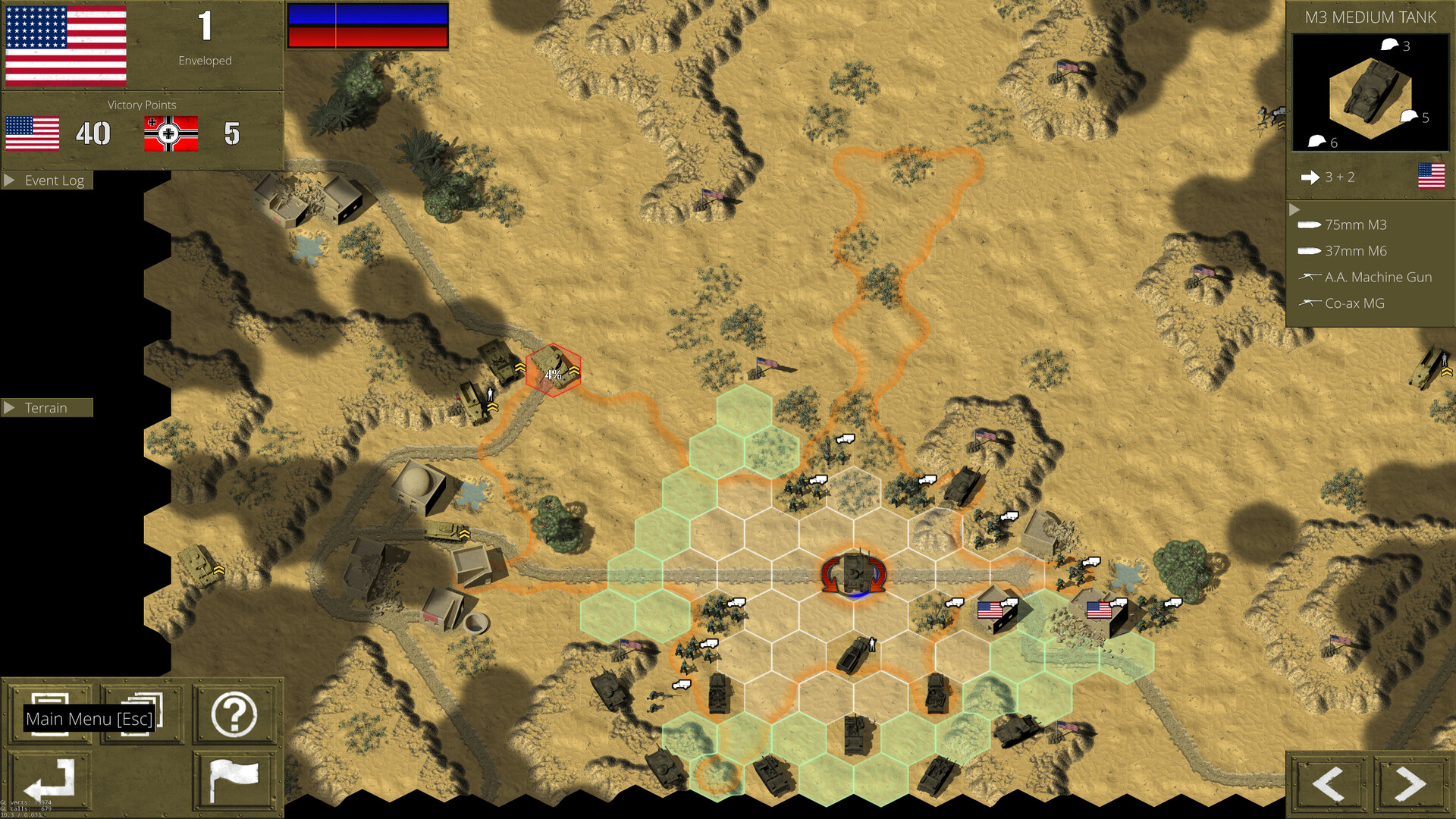The height and width of the screenshot is (819, 1456).
Task: Select the 75mm M3 main gun
Action: click(1357, 224)
